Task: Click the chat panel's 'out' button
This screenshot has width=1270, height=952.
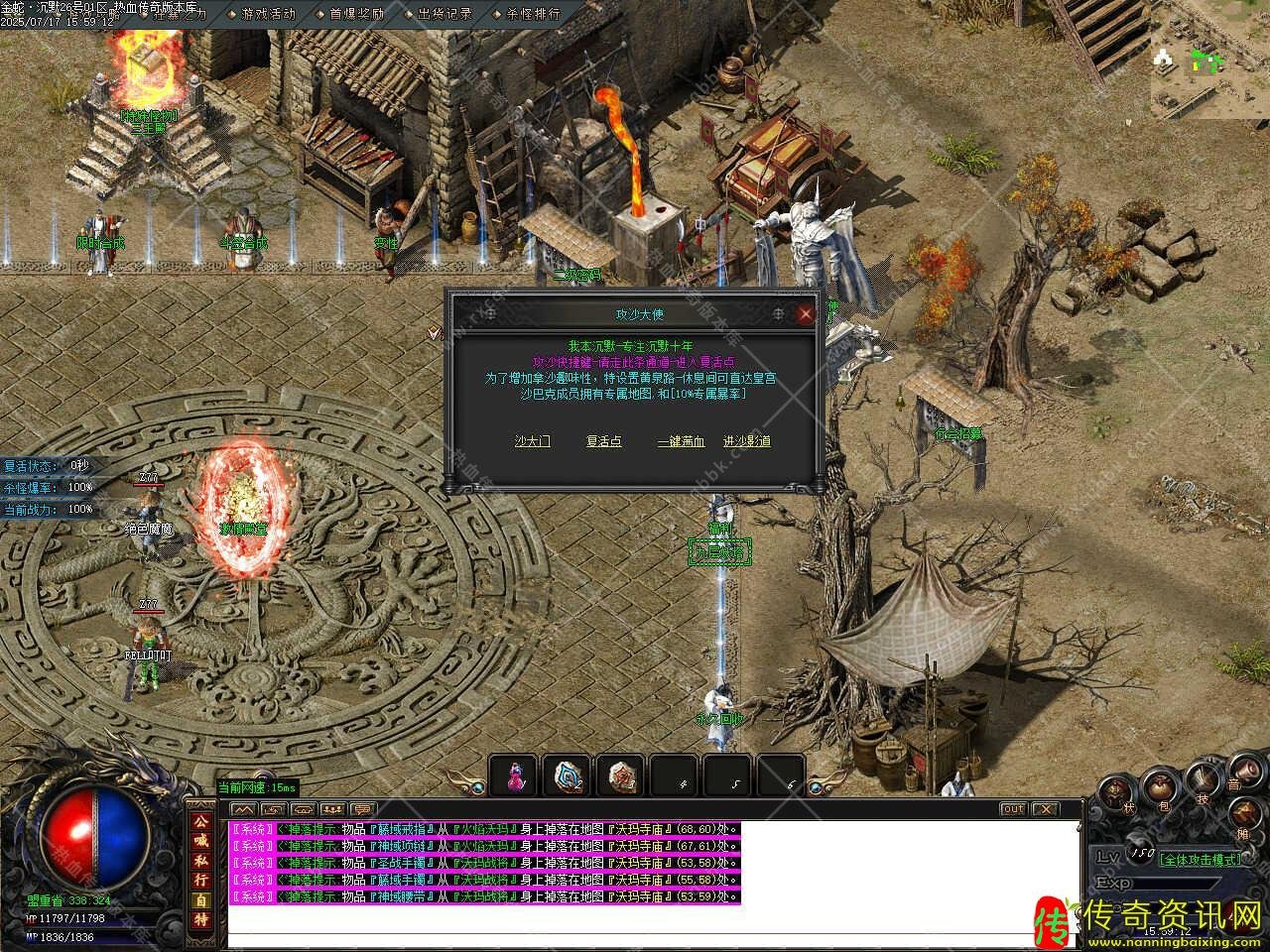Action: tap(1012, 809)
